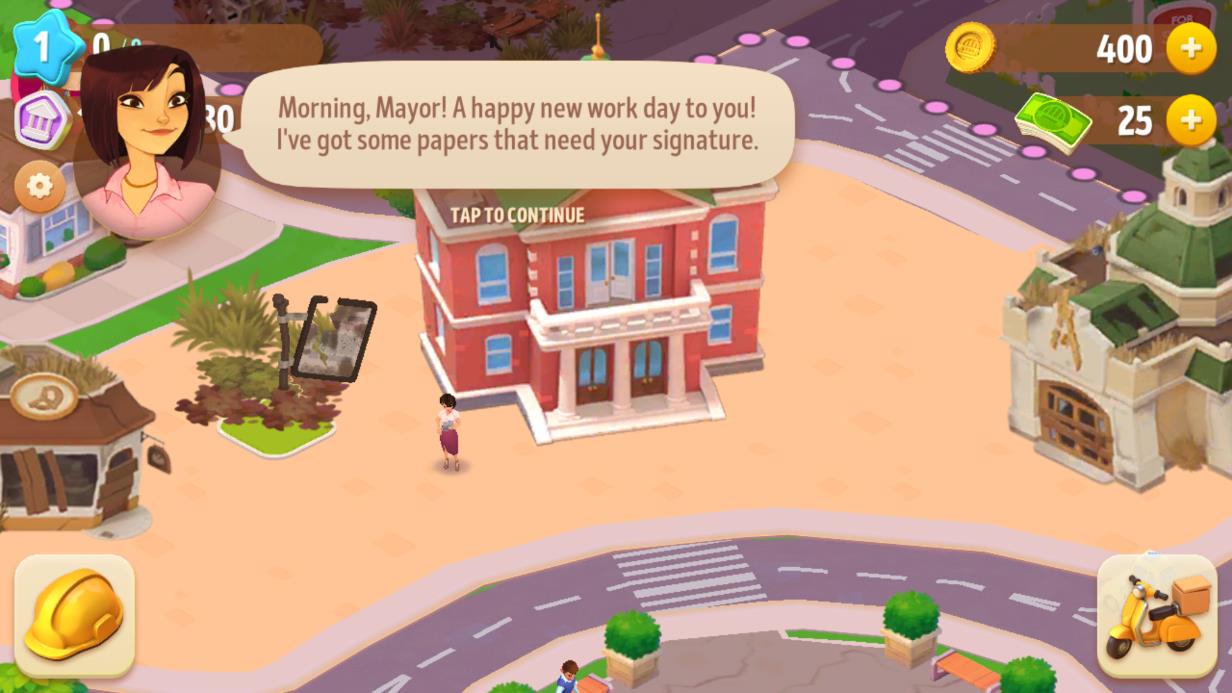The width and height of the screenshot is (1232, 693).
Task: Select the purple town hall badge icon
Action: [x=42, y=120]
